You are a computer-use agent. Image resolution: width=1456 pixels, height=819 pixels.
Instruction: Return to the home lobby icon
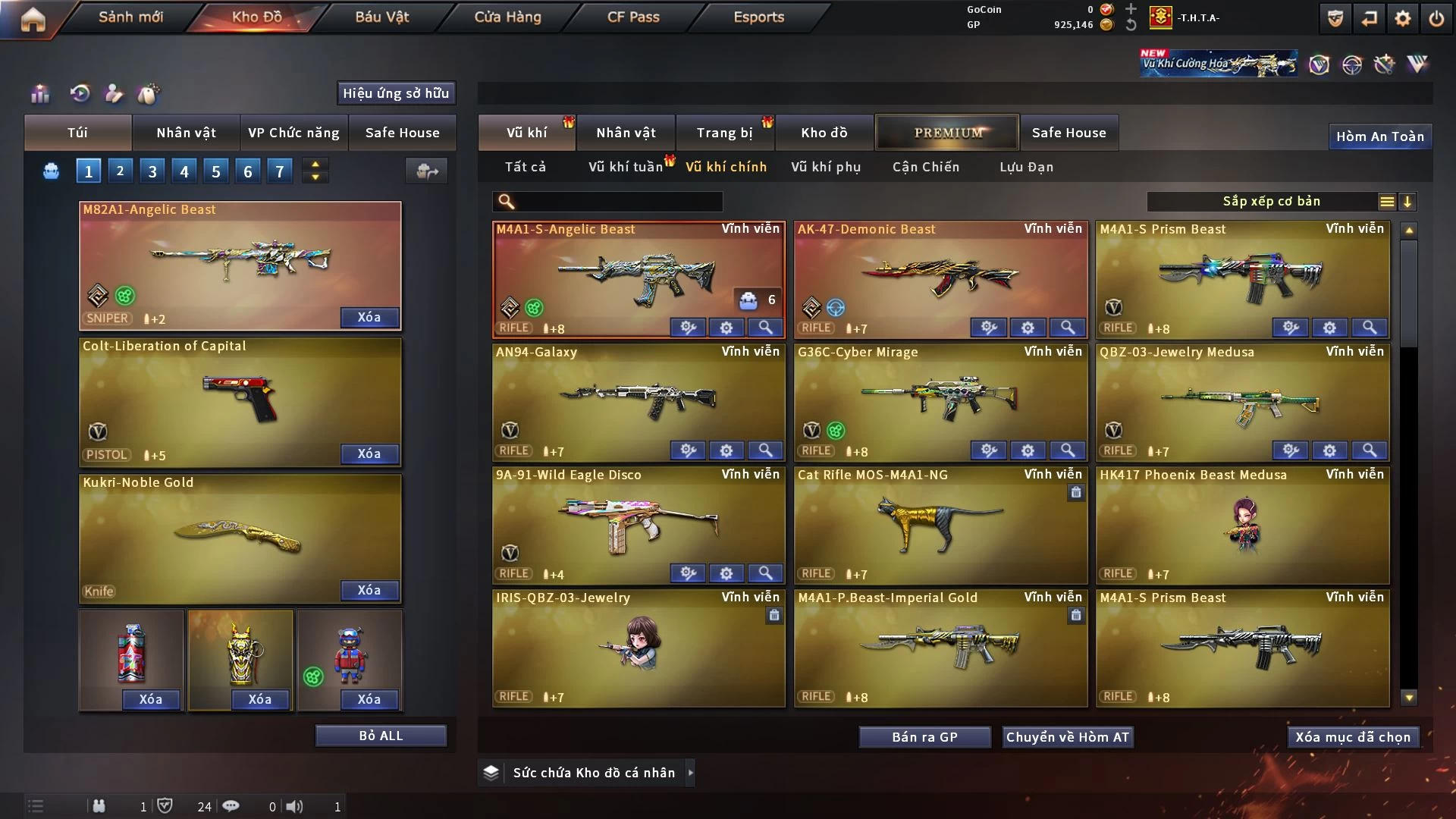(x=33, y=19)
